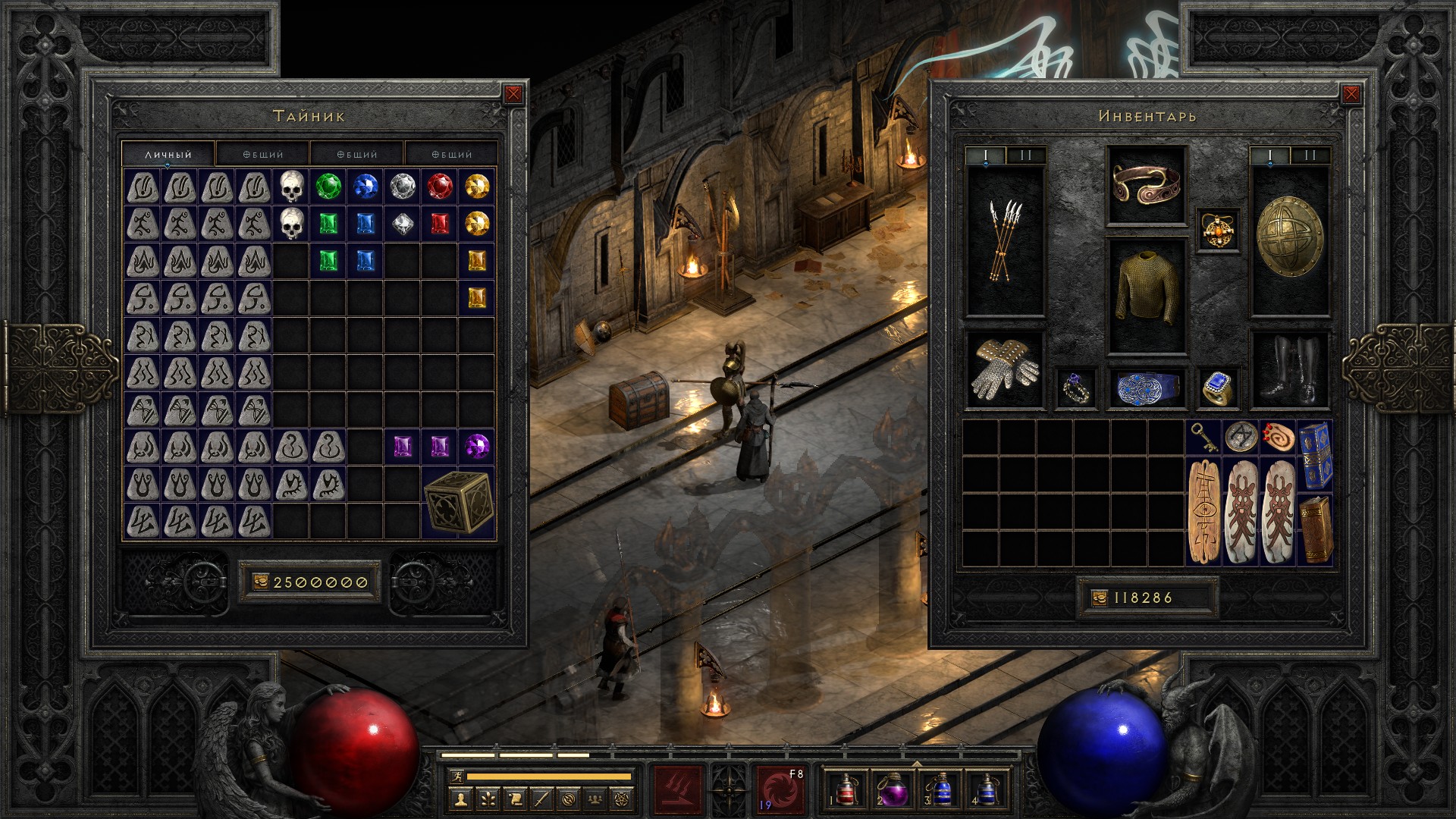
Task: Click the stash gold withdraw button
Action: 260,582
